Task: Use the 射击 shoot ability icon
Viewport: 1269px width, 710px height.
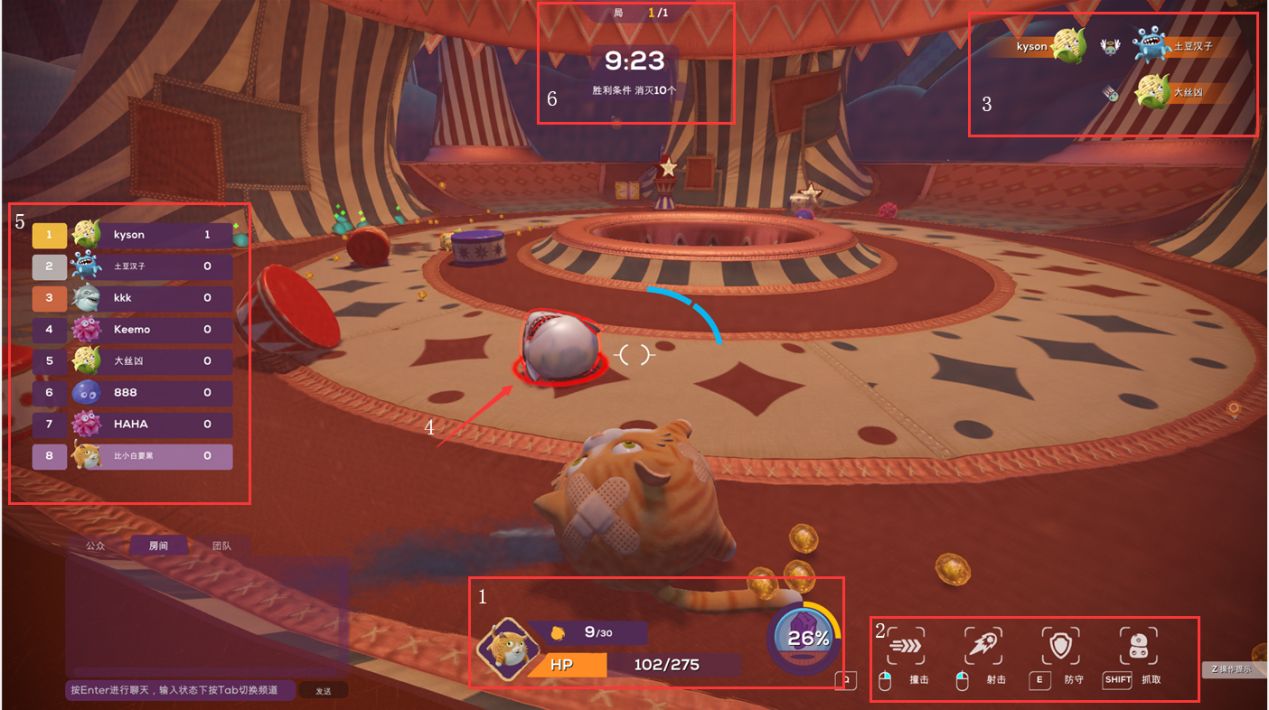Action: pos(983,646)
